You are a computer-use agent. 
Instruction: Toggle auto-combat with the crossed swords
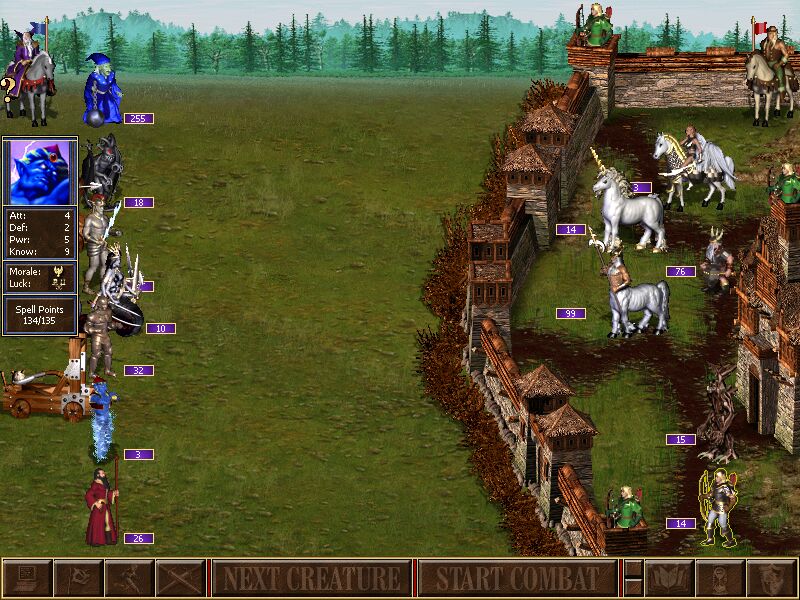181,578
